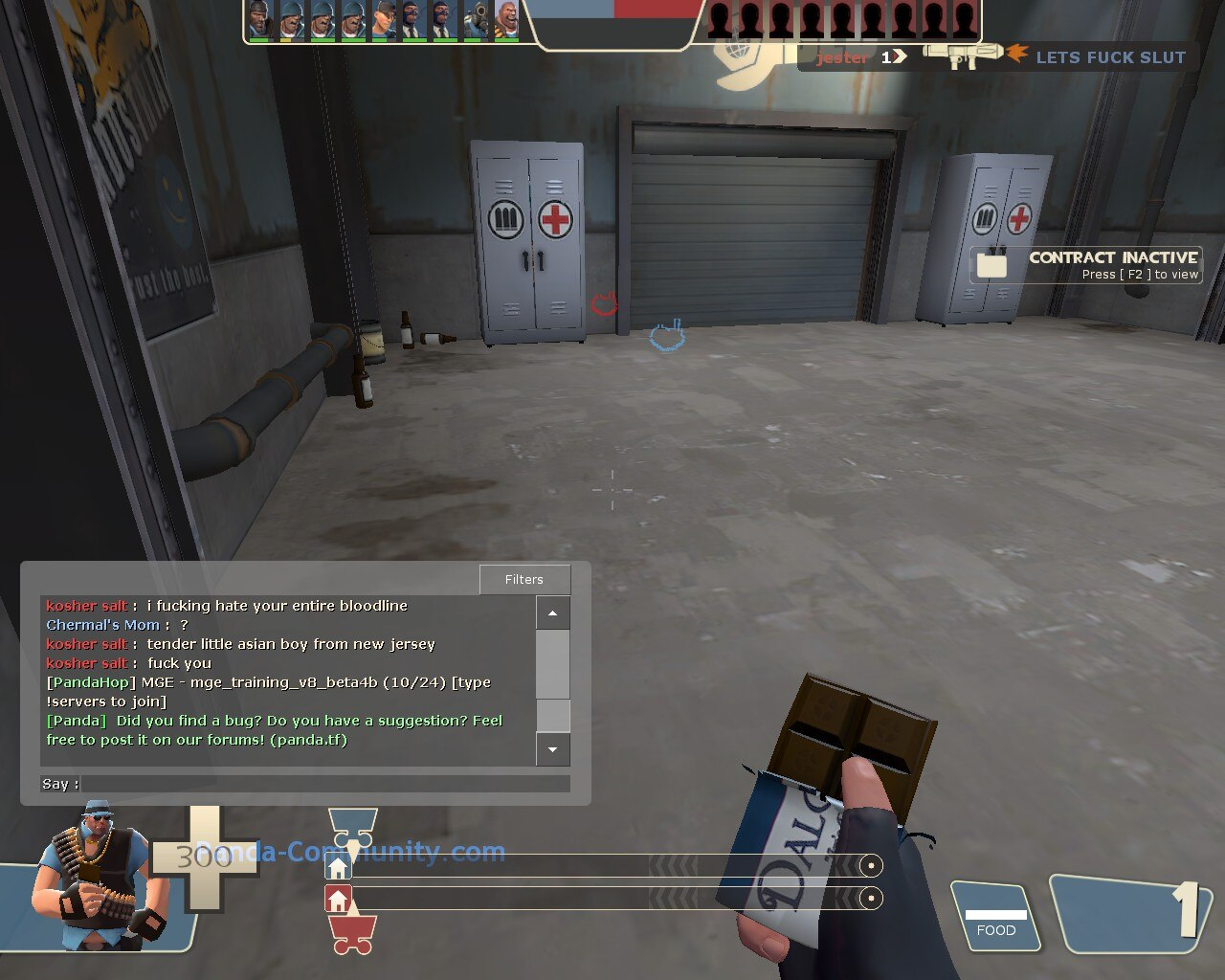The width and height of the screenshot is (1225, 980).
Task: Click the Pyro portrait in the team lineup
Action: (474, 24)
